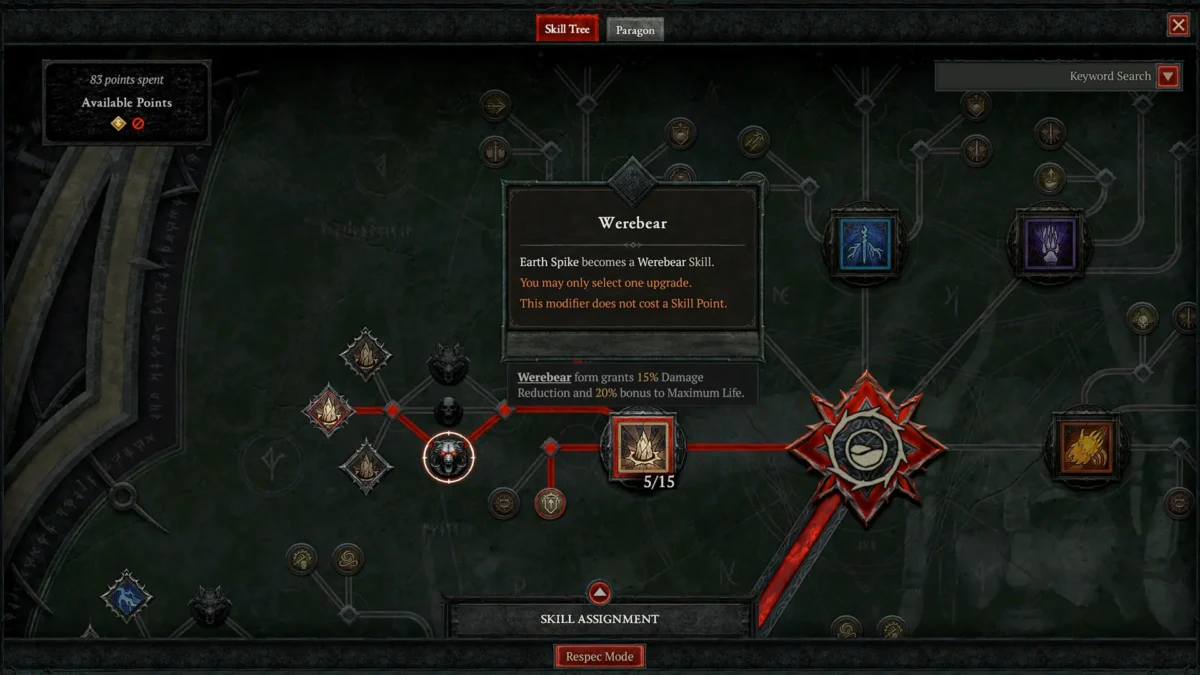Select the enhanced Earth Spike diamond node

(328, 410)
